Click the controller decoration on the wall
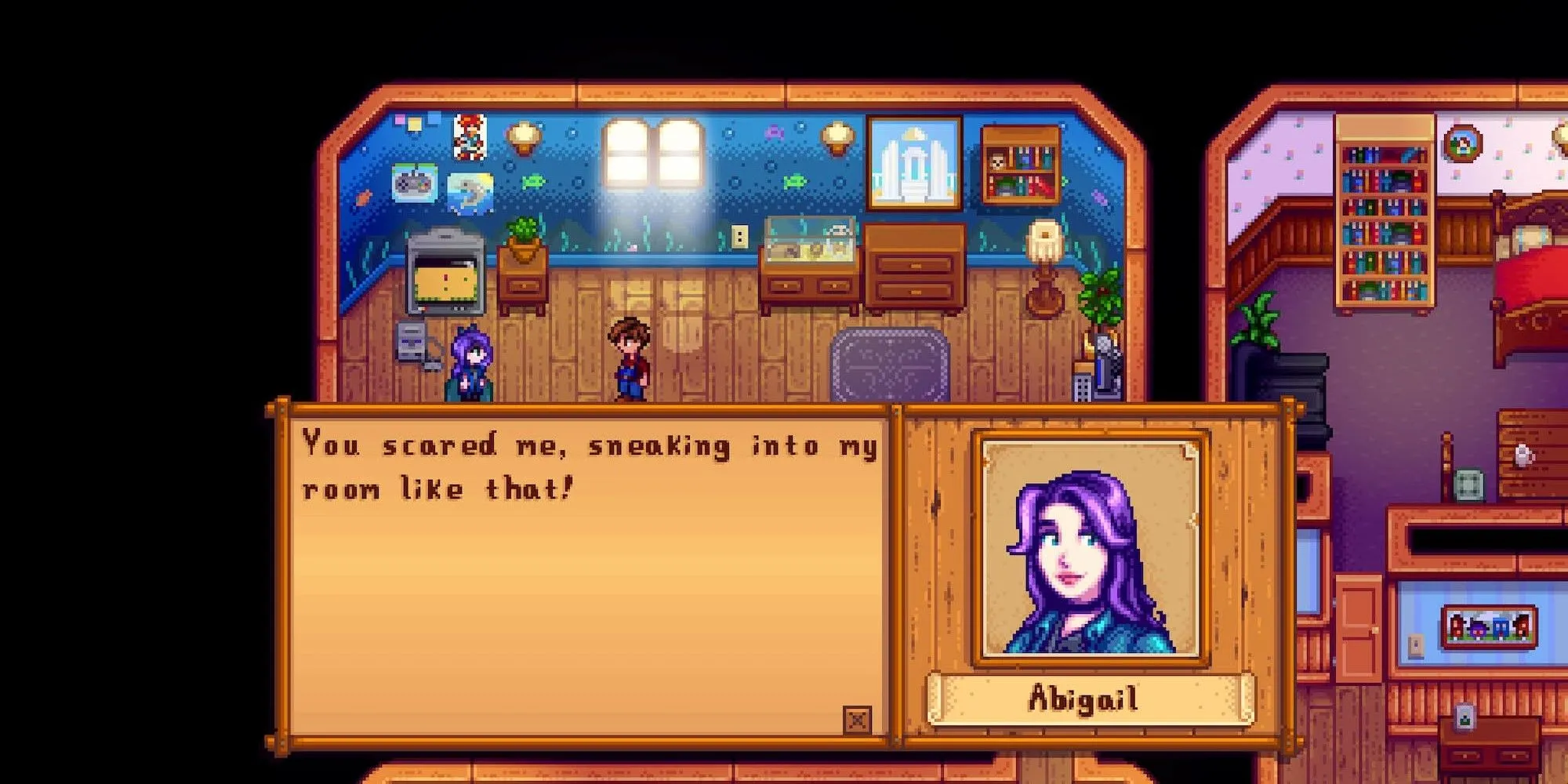1568x784 pixels. click(413, 182)
